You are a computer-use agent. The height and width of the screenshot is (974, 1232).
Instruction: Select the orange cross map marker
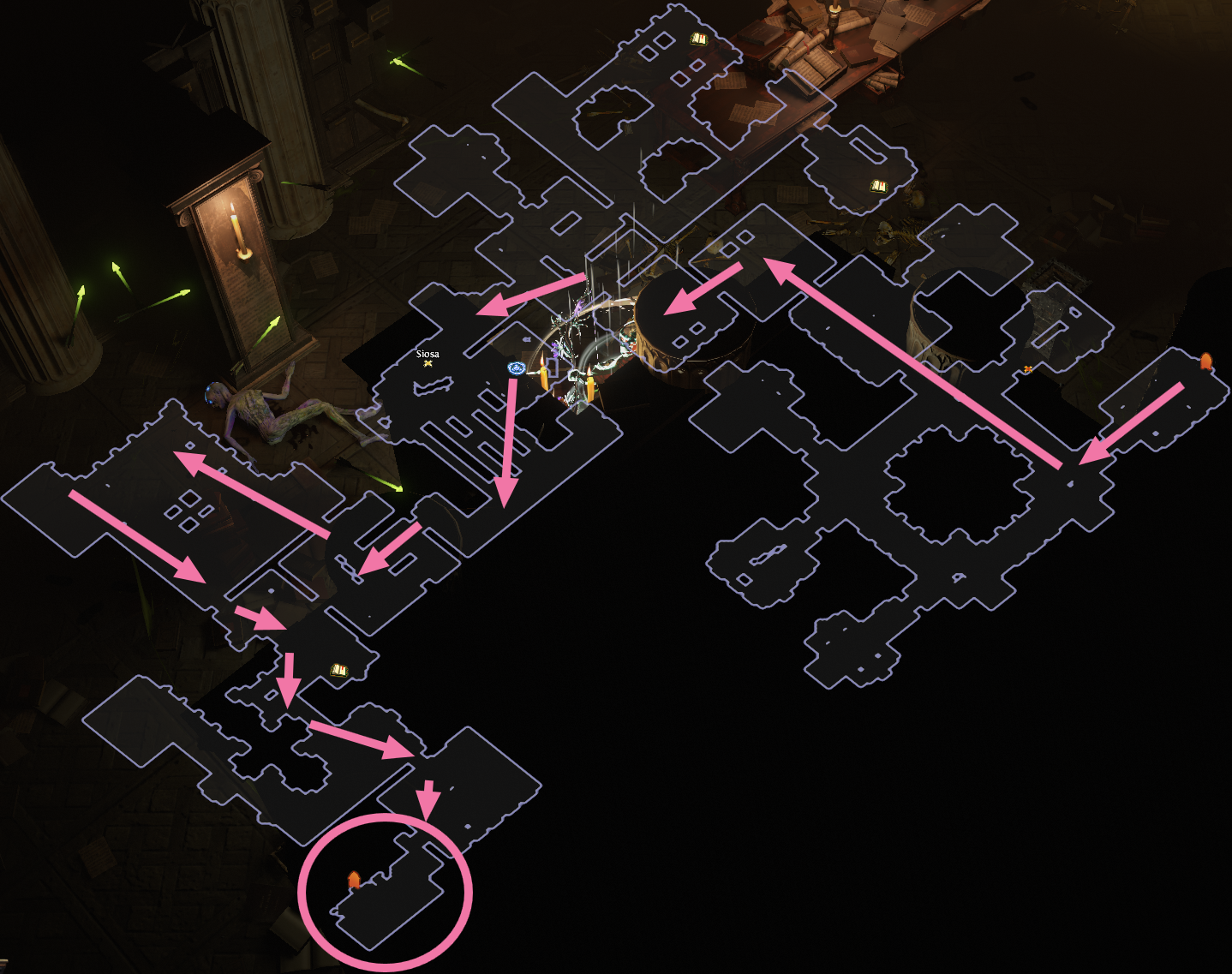coord(1027,369)
